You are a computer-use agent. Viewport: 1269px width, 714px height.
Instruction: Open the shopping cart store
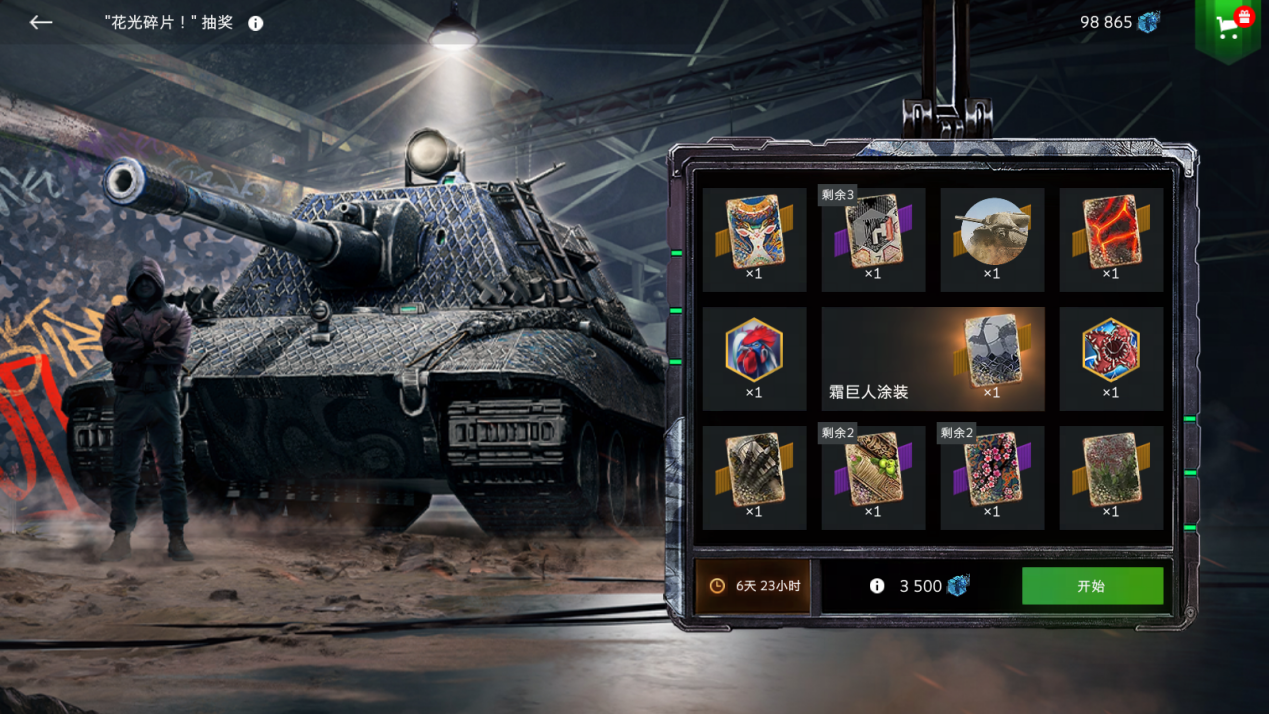[x=1228, y=27]
